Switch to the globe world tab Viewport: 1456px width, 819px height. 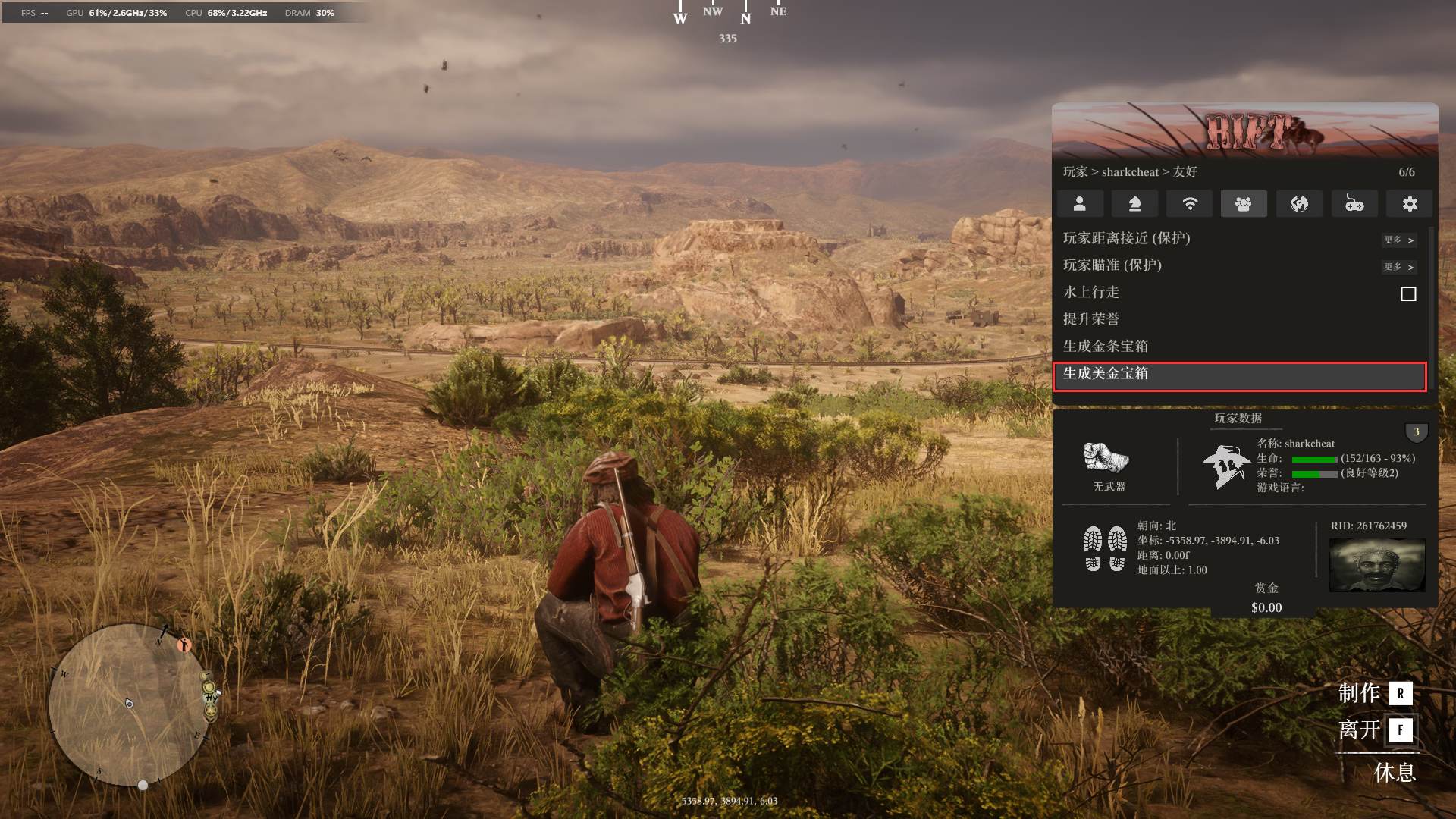[x=1299, y=204]
